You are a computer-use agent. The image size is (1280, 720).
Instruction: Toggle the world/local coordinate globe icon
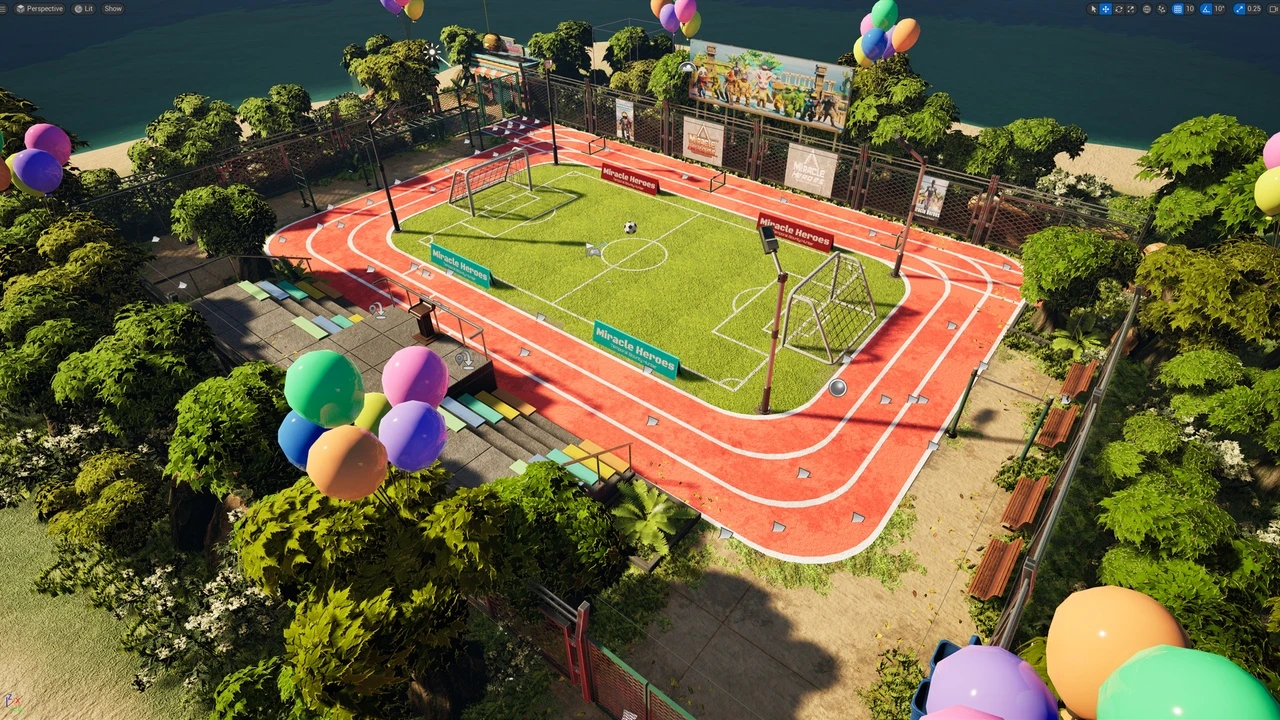click(1147, 9)
